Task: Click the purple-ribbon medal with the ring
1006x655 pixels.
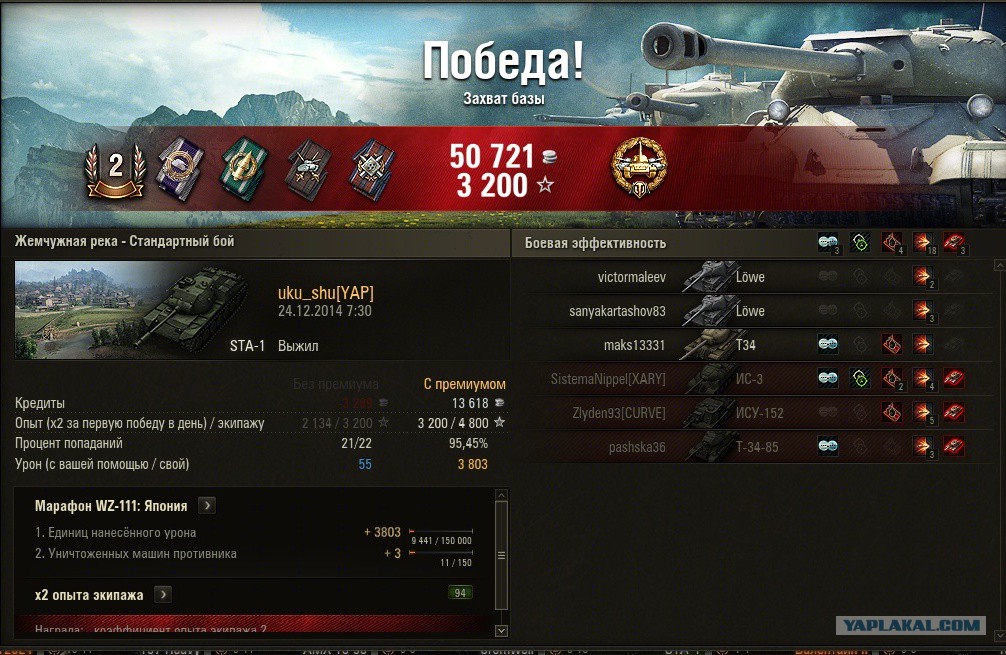Action: (x=181, y=164)
